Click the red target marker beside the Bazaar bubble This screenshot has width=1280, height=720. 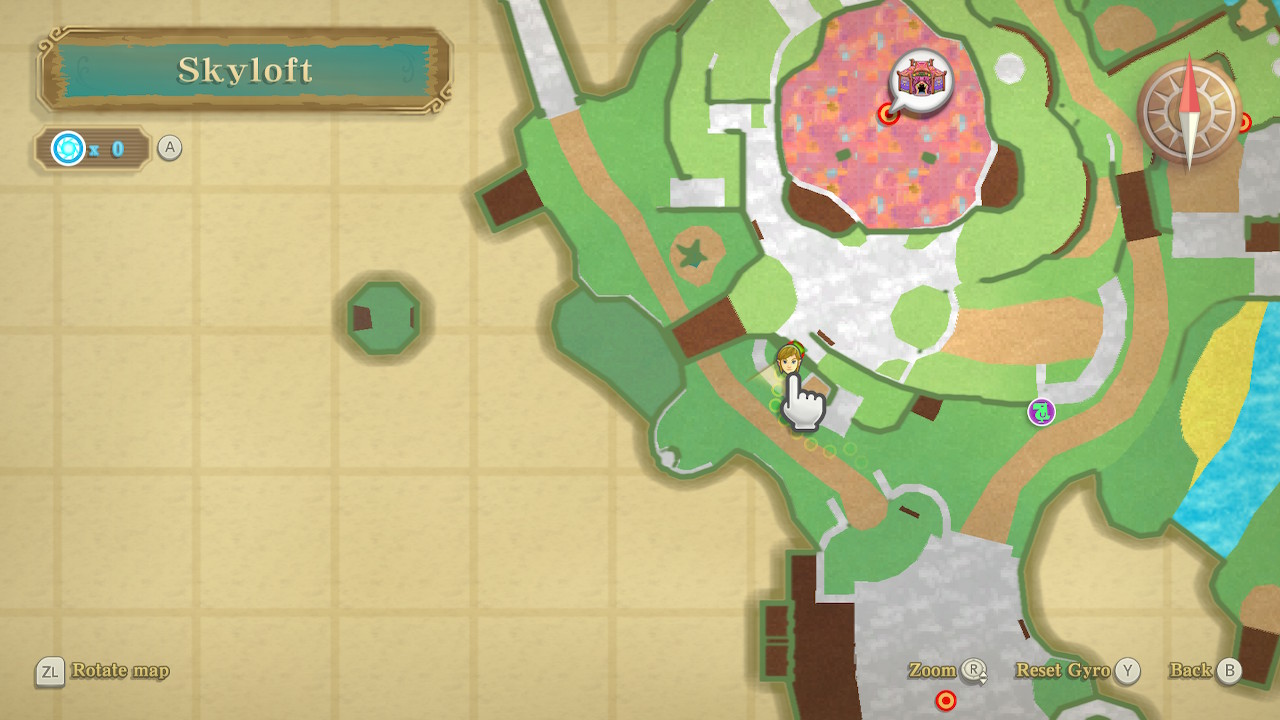(887, 114)
